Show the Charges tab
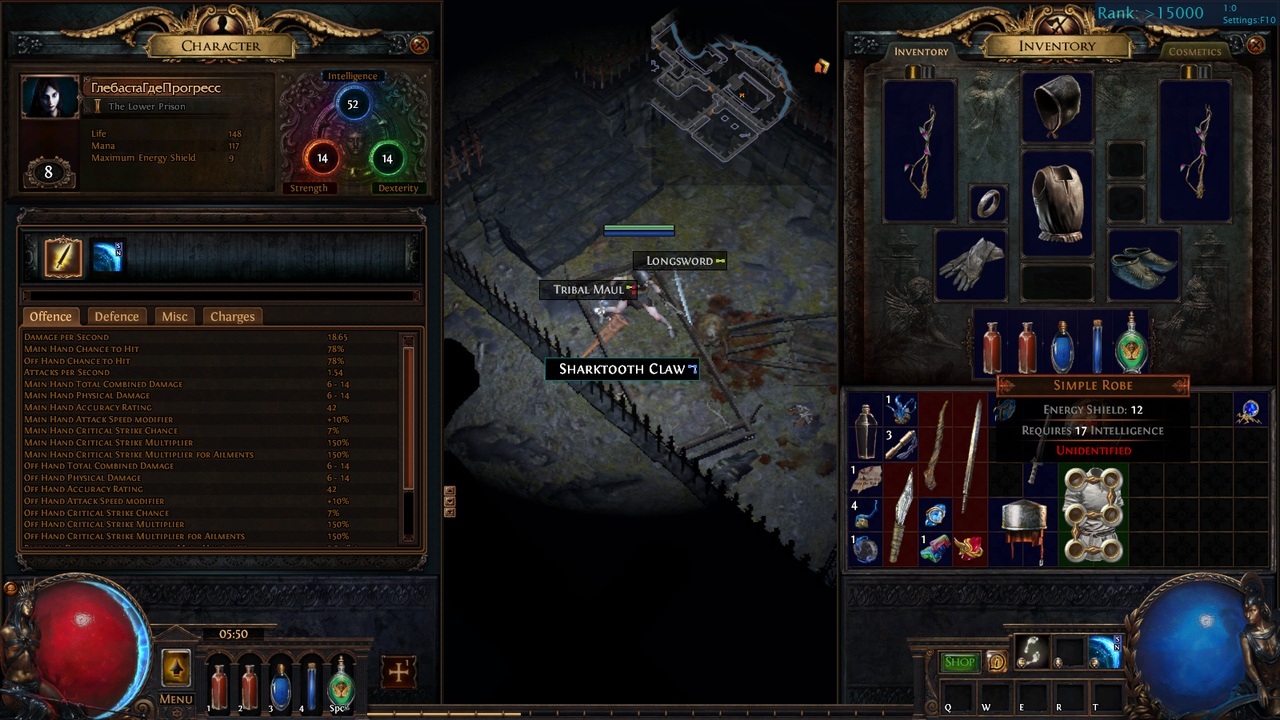The width and height of the screenshot is (1280, 720). pyautogui.click(x=232, y=316)
